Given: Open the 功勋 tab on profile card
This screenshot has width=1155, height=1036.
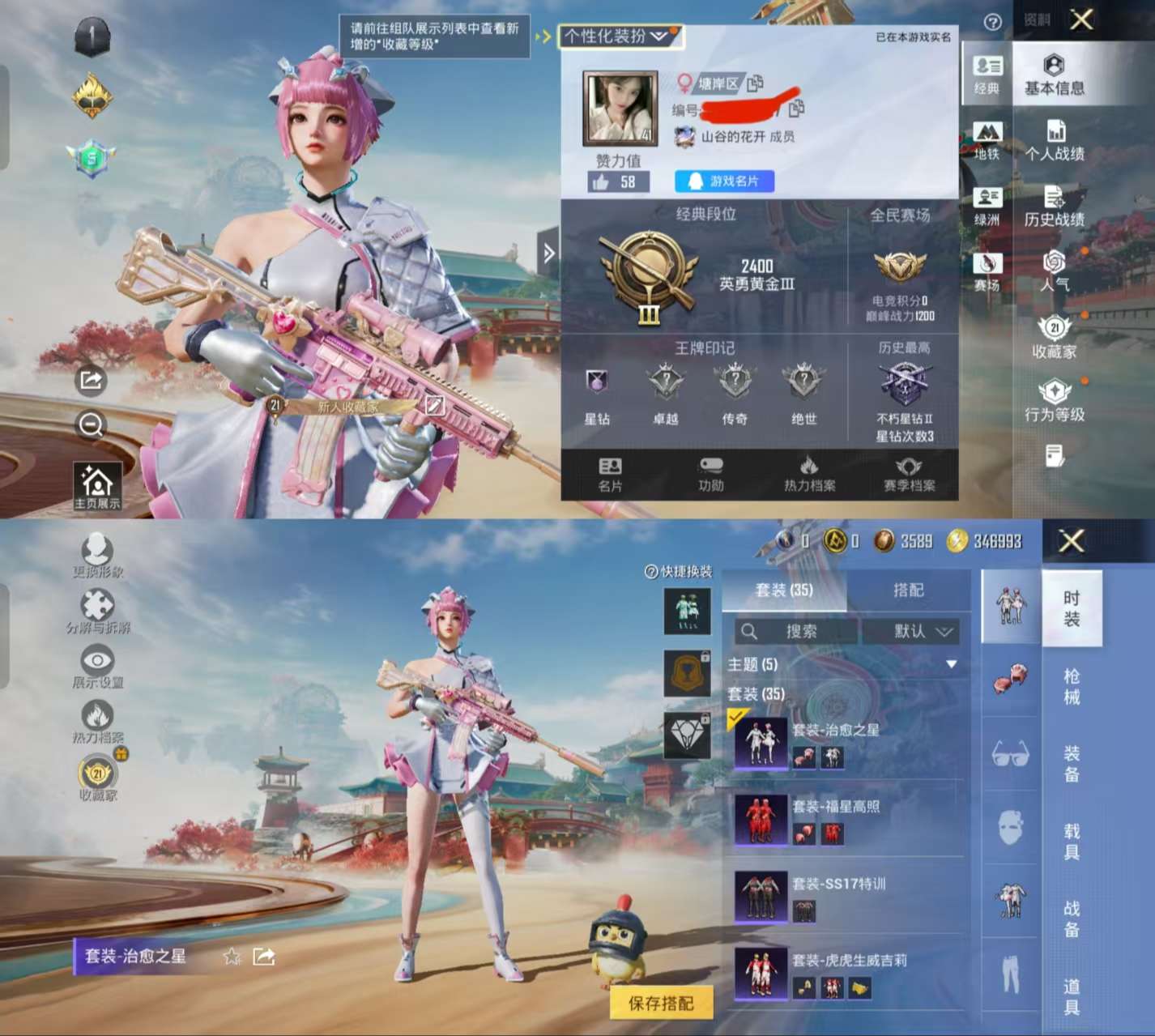Looking at the screenshot, I should (x=710, y=474).
